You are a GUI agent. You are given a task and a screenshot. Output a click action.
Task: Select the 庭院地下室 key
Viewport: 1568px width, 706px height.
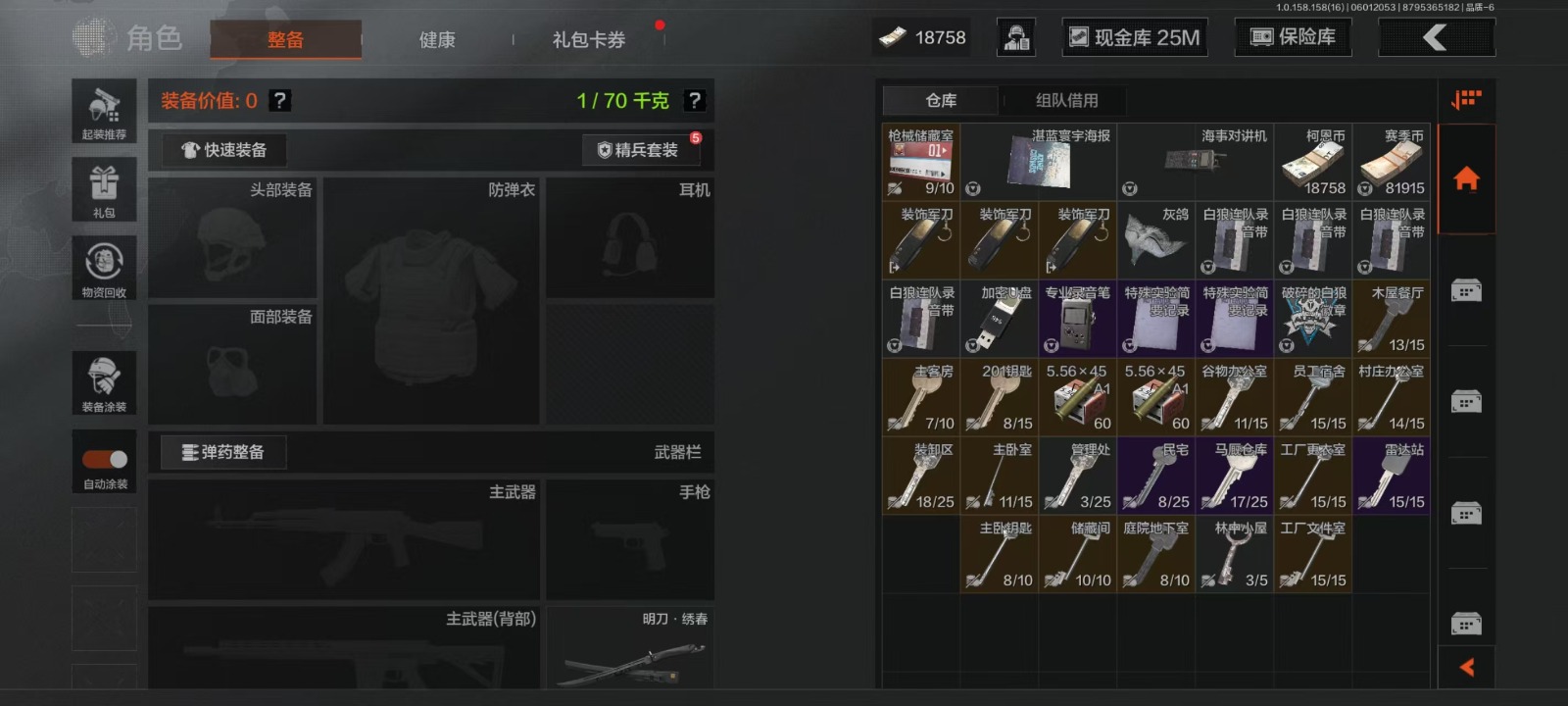[1156, 555]
